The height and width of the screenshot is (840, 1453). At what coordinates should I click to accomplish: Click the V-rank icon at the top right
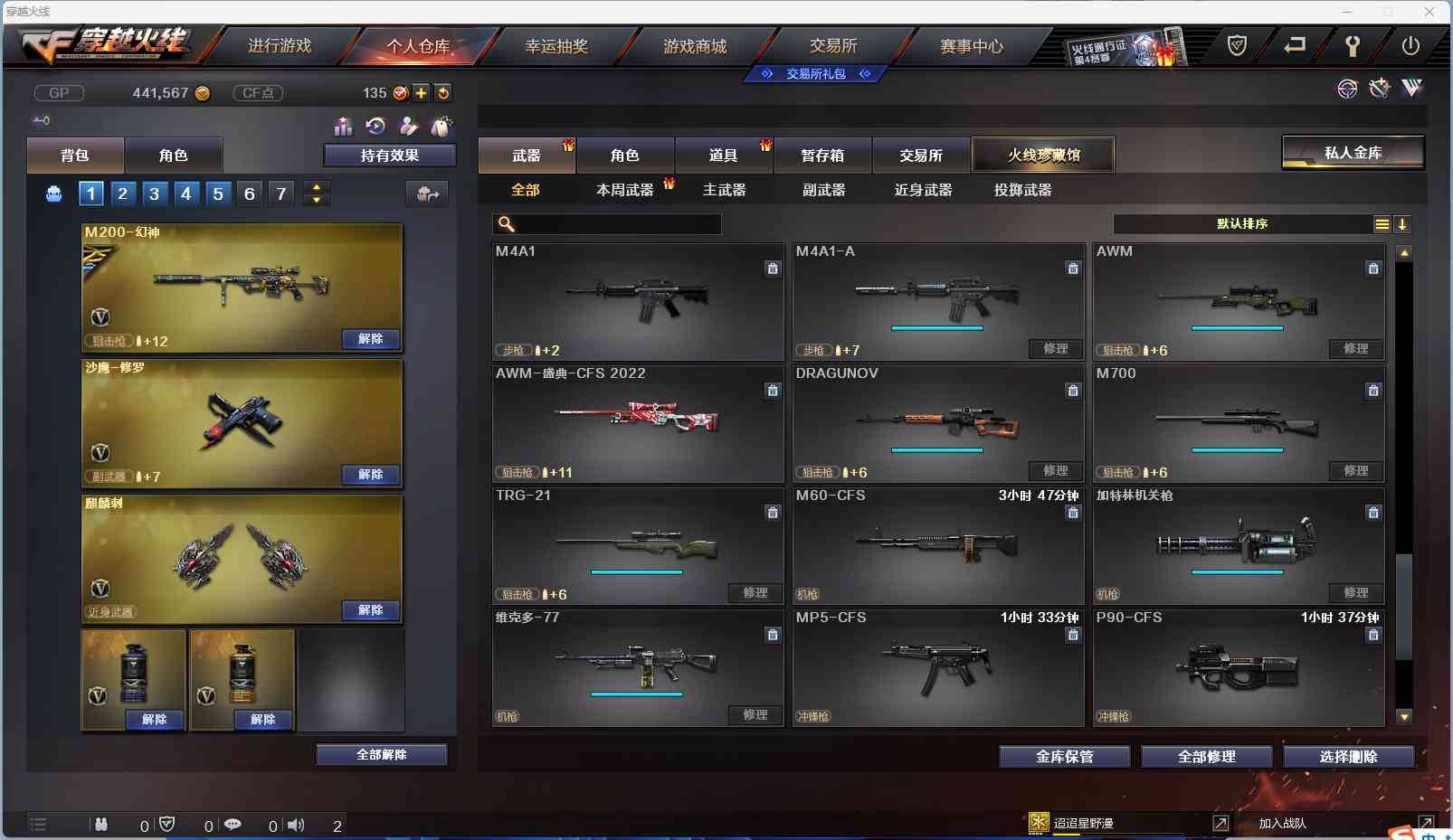tap(1410, 88)
